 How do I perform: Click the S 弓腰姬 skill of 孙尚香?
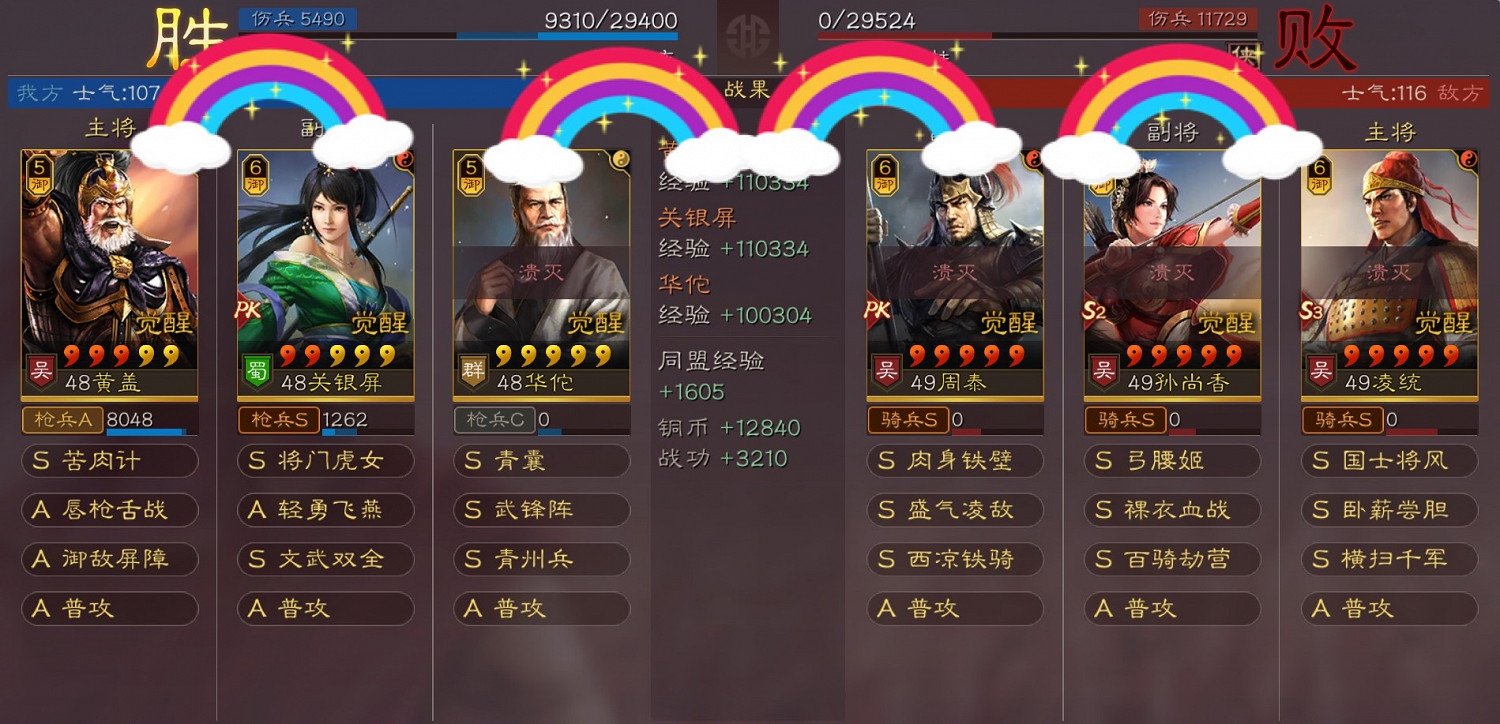[1172, 461]
